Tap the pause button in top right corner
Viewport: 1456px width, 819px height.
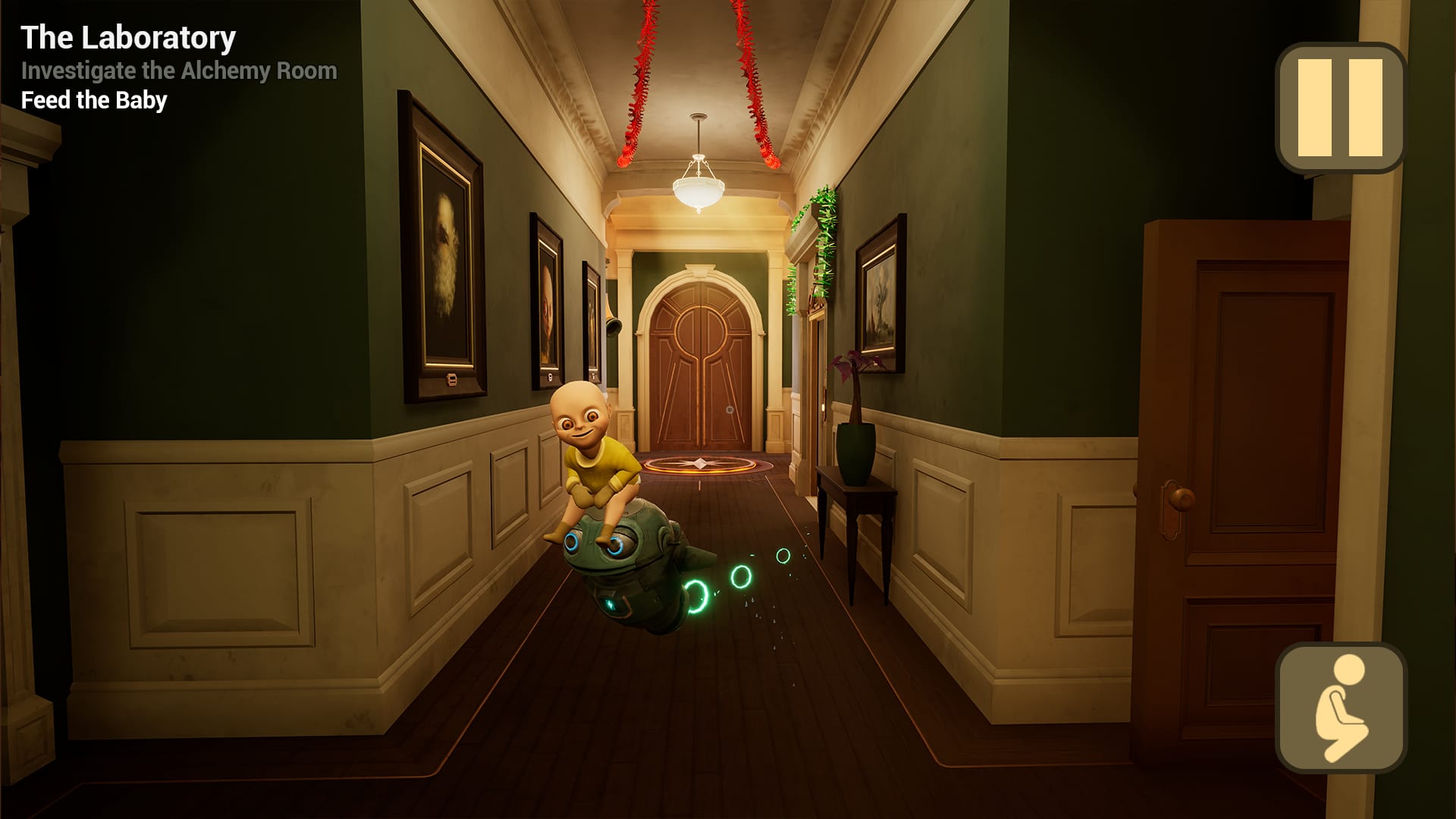point(1339,107)
